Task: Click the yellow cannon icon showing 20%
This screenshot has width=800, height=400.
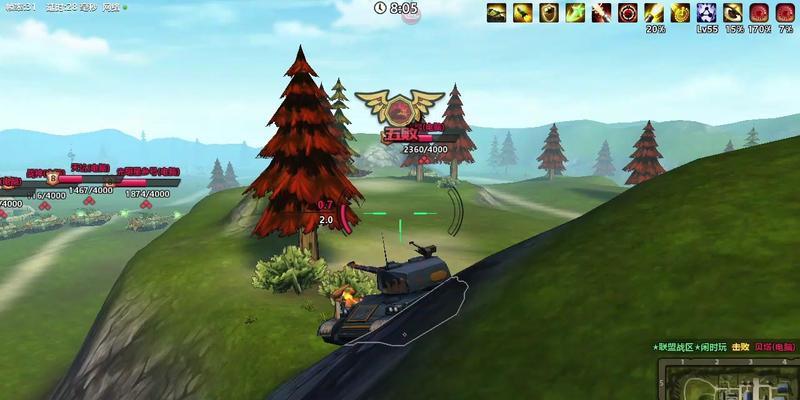Action: tap(654, 13)
